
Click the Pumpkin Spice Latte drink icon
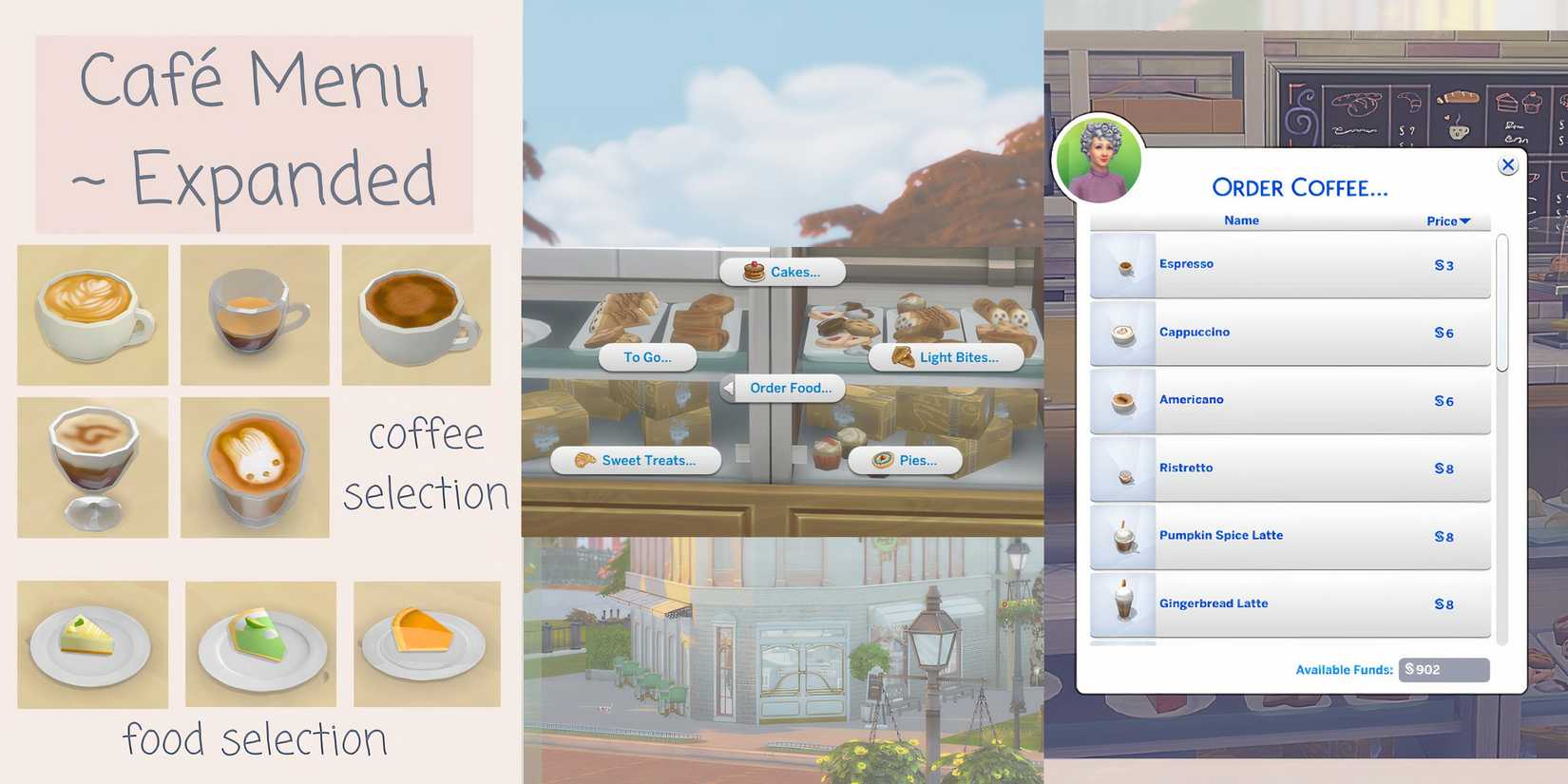(1122, 537)
